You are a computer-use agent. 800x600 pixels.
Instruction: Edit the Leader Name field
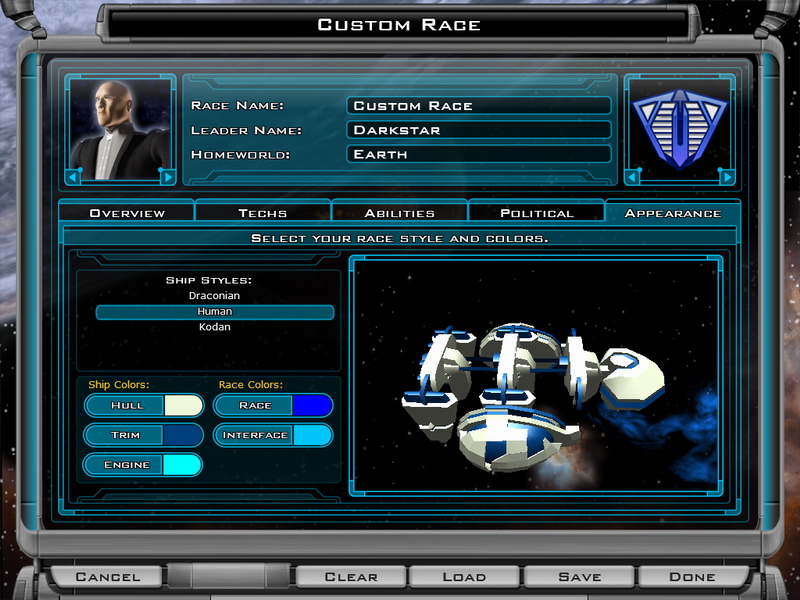tap(479, 130)
